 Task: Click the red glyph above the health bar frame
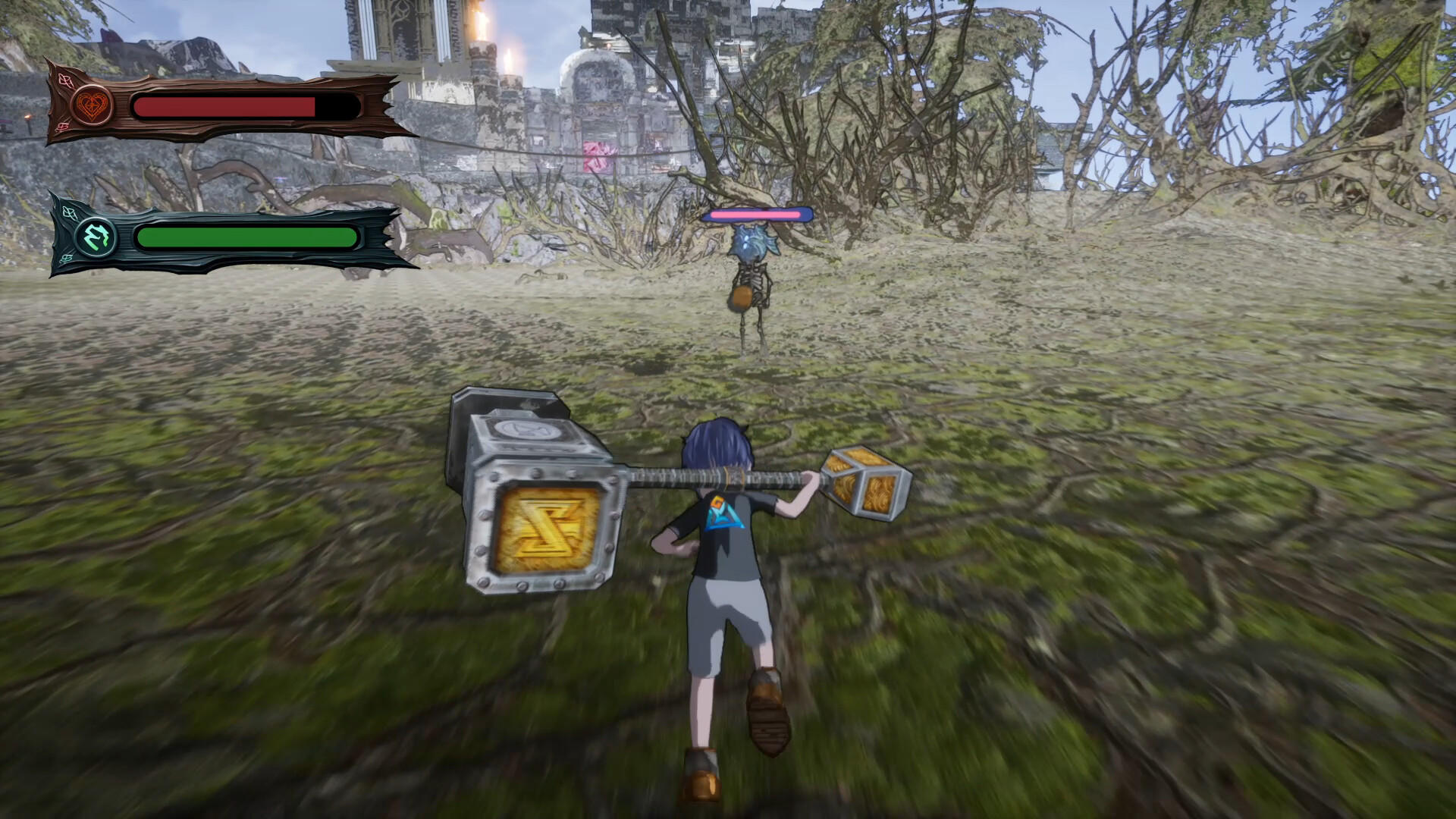tap(65, 80)
